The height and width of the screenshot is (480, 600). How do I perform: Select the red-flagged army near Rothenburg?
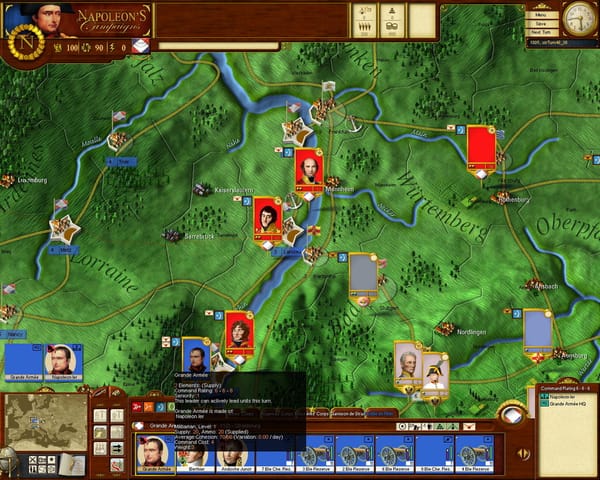pos(481,147)
